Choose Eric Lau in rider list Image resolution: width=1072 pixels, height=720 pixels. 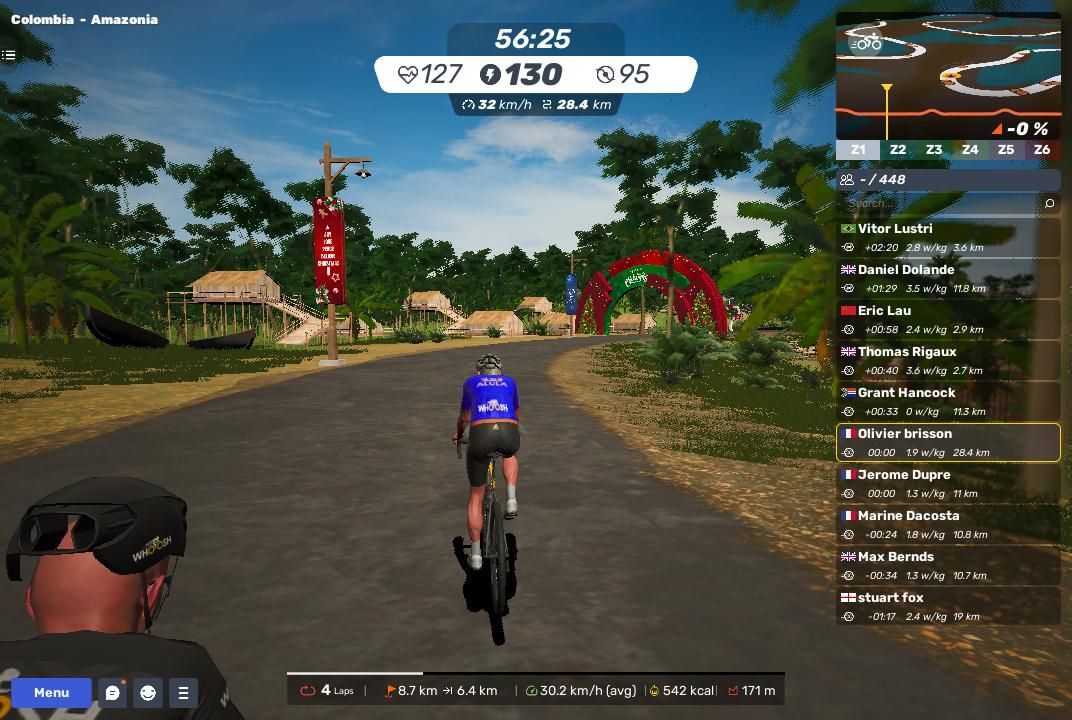[948, 320]
